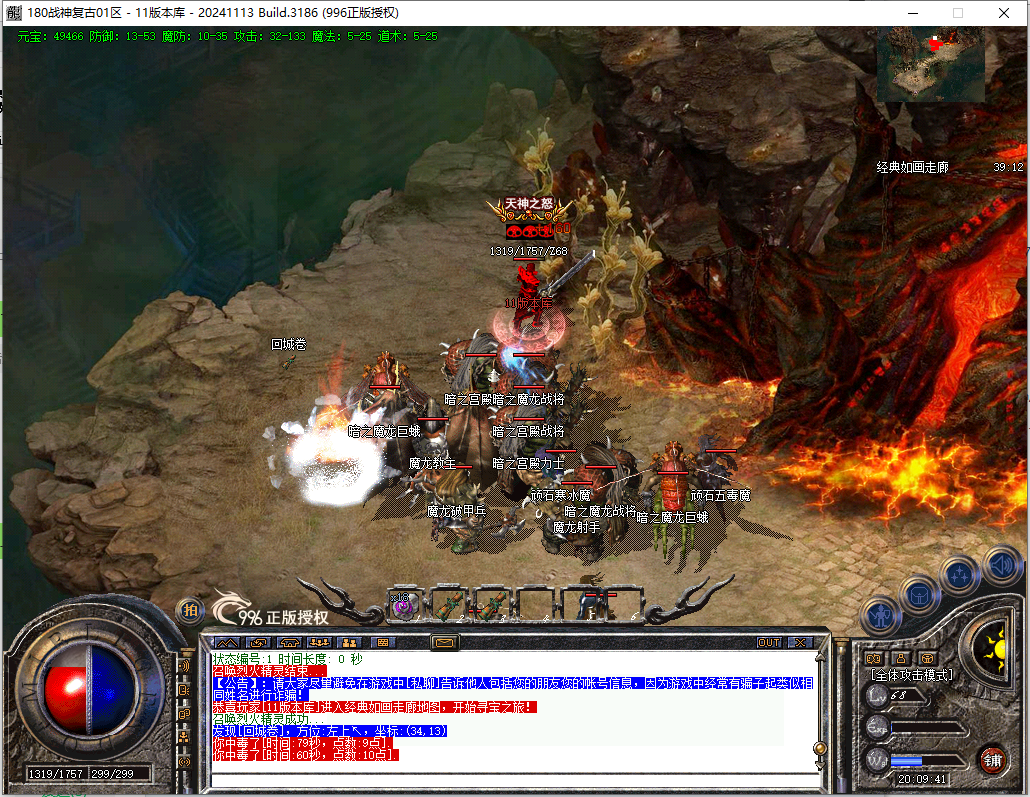
Task: Open the red 铺 shop button
Action: (x=992, y=758)
